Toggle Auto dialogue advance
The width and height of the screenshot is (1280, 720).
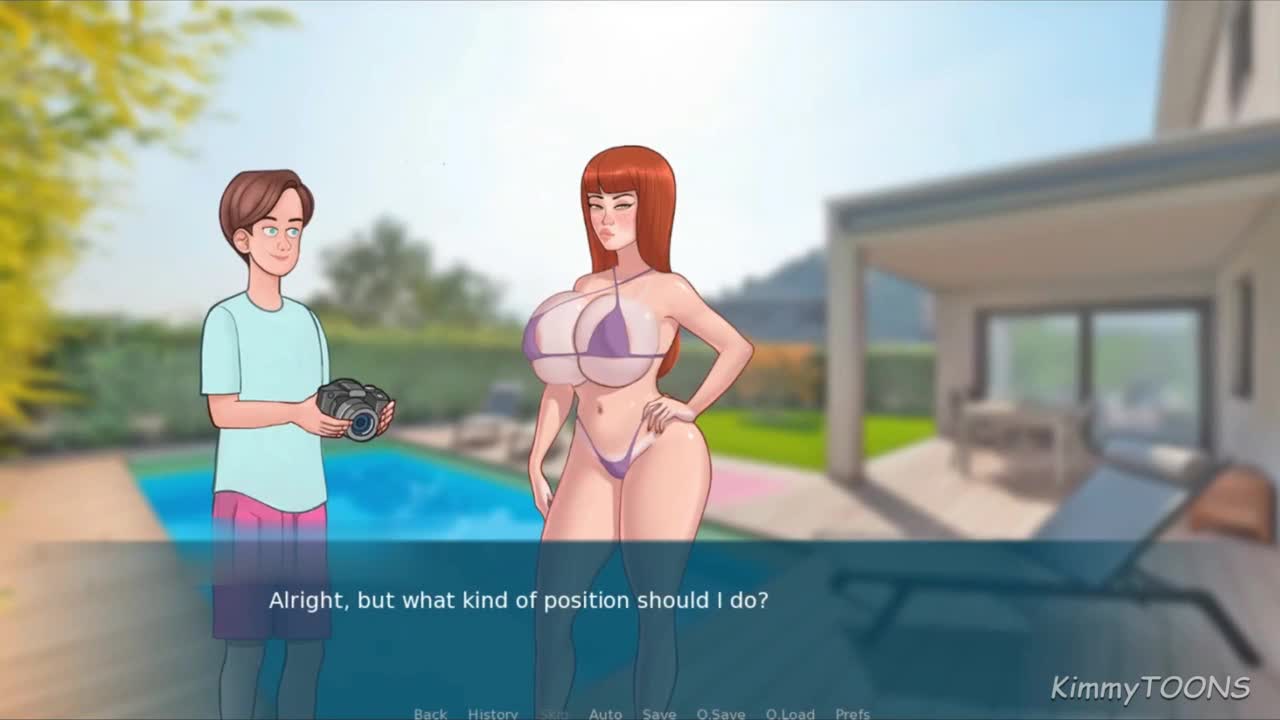[x=605, y=713]
